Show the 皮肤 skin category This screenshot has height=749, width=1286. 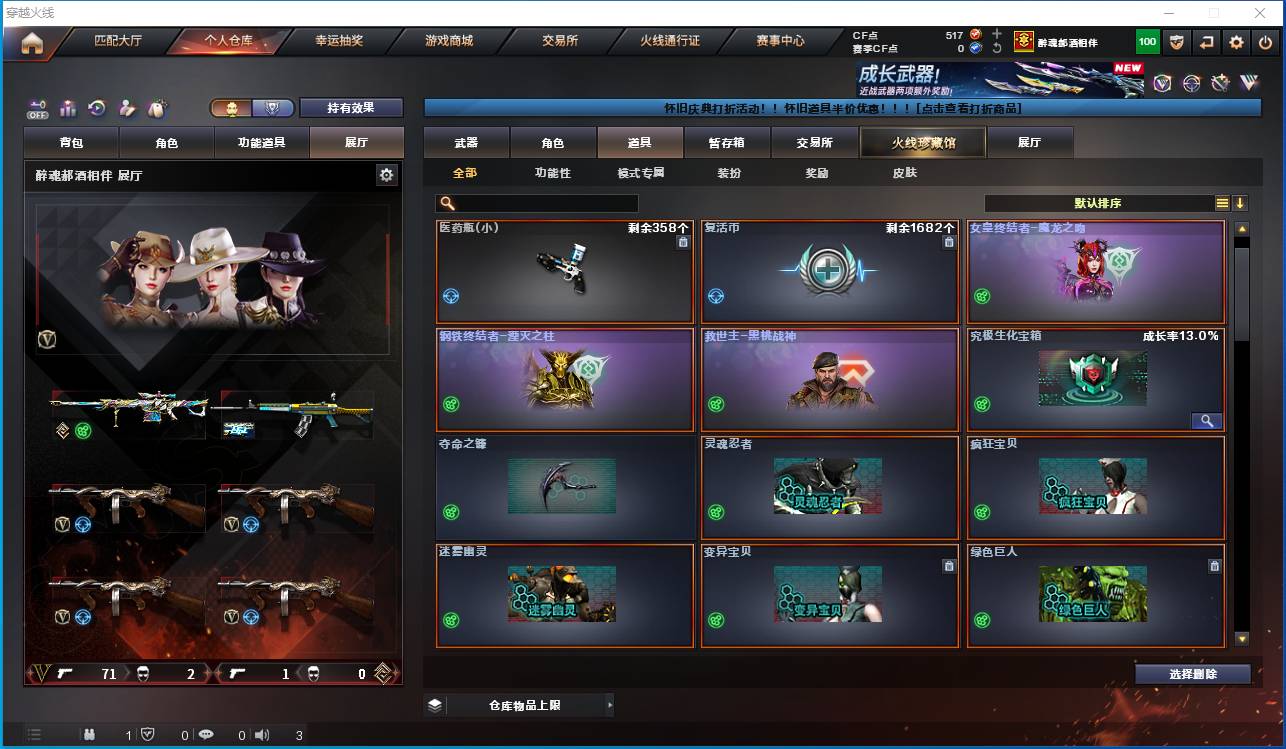pyautogui.click(x=904, y=173)
